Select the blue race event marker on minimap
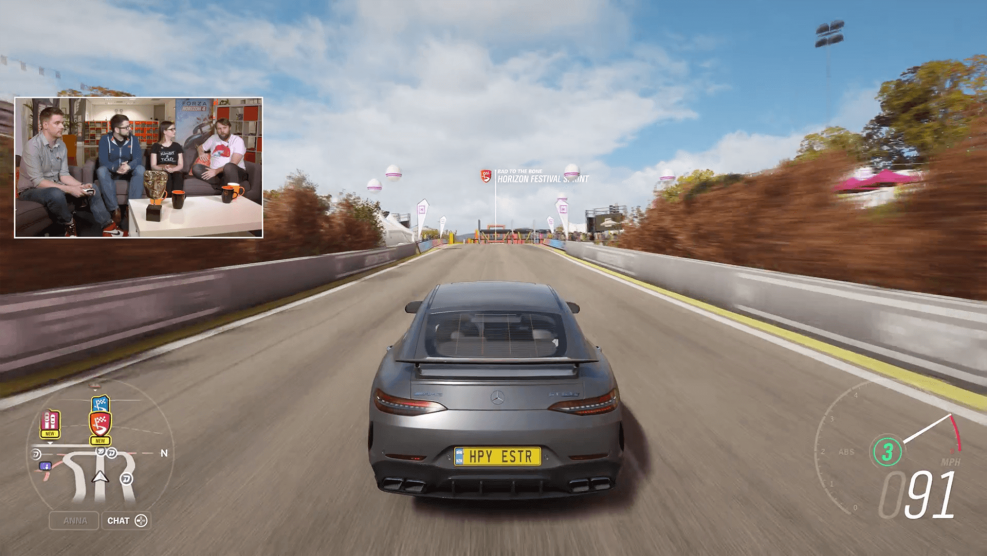This screenshot has height=556, width=987. tap(100, 404)
